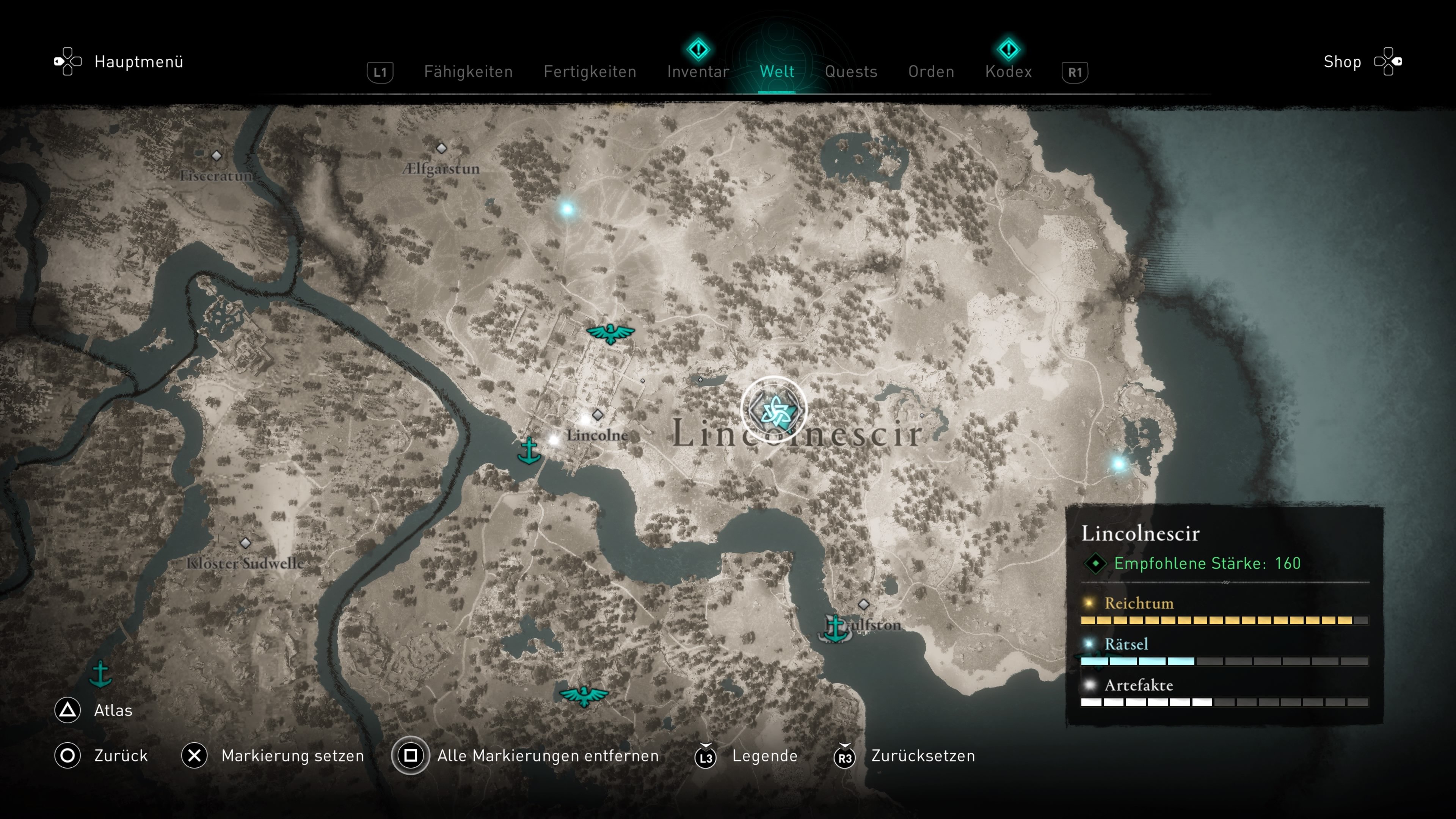Show the Quests tab

click(x=850, y=72)
